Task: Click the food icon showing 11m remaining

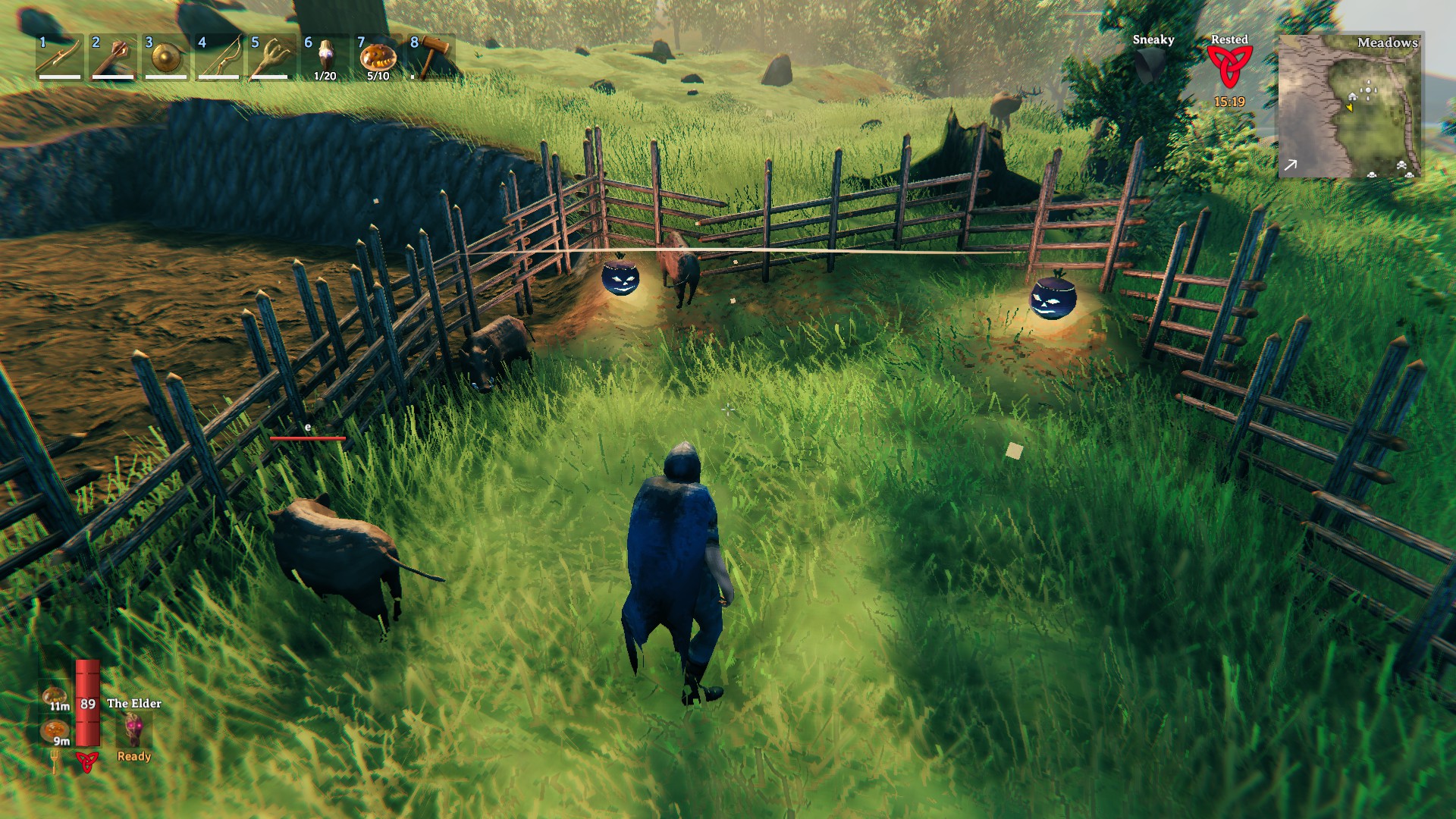Action: click(x=55, y=696)
